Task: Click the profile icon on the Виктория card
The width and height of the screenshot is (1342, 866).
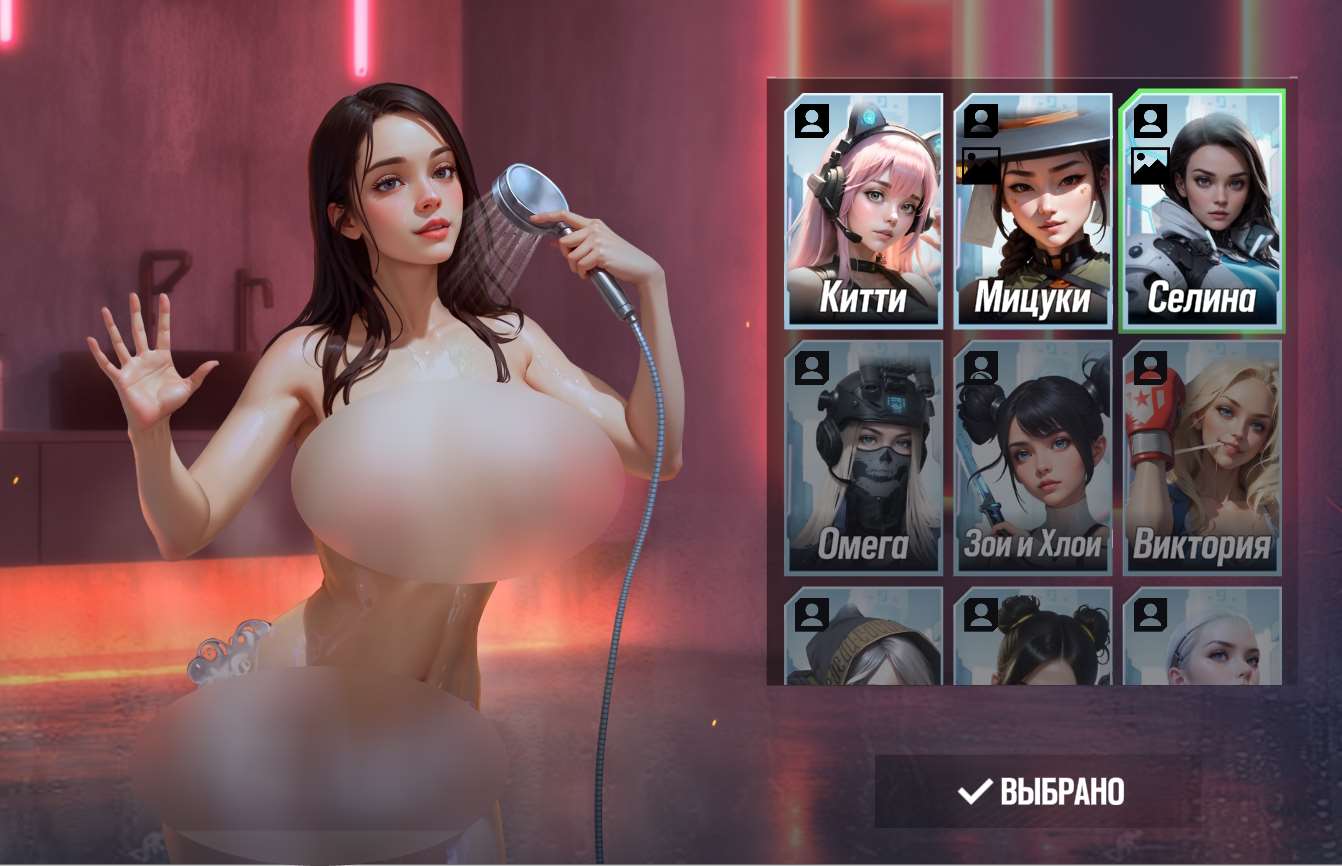Action: [1148, 366]
